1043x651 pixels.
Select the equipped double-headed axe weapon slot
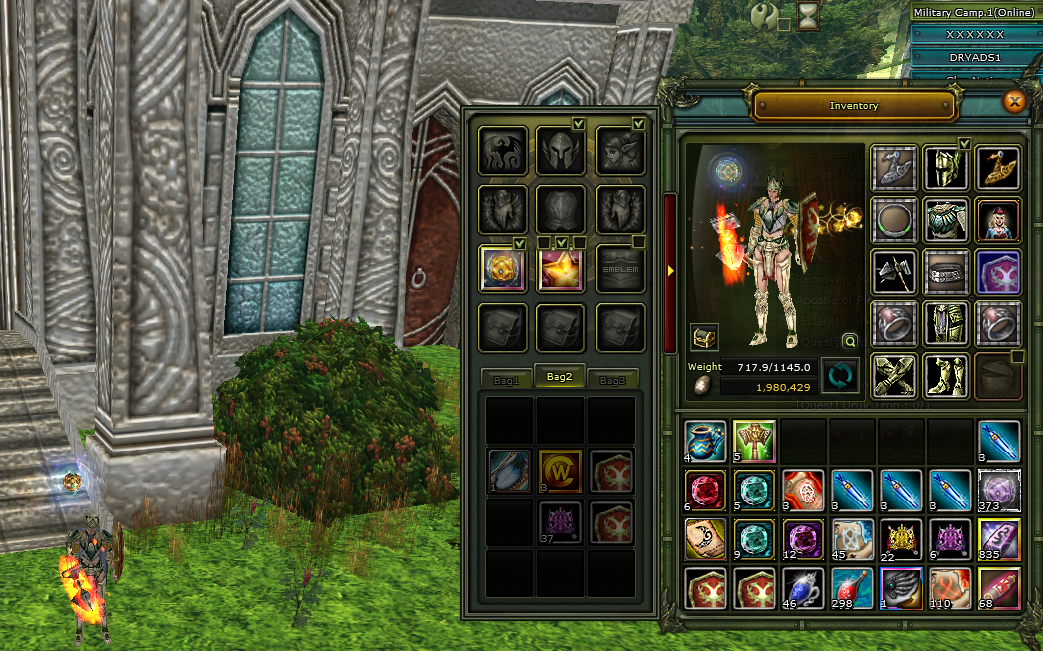pyautogui.click(x=895, y=270)
